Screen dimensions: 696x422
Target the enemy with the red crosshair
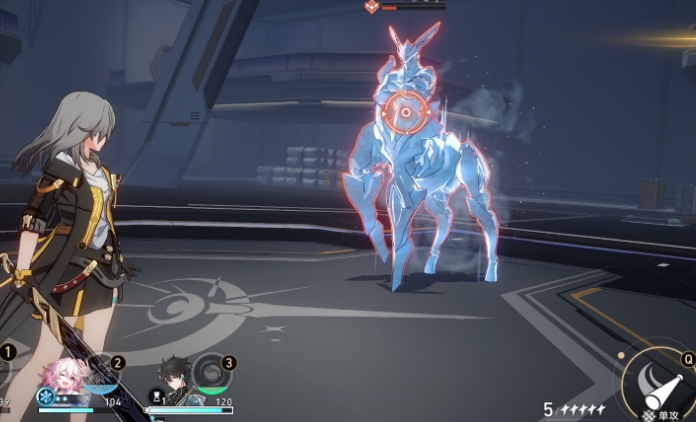405,114
